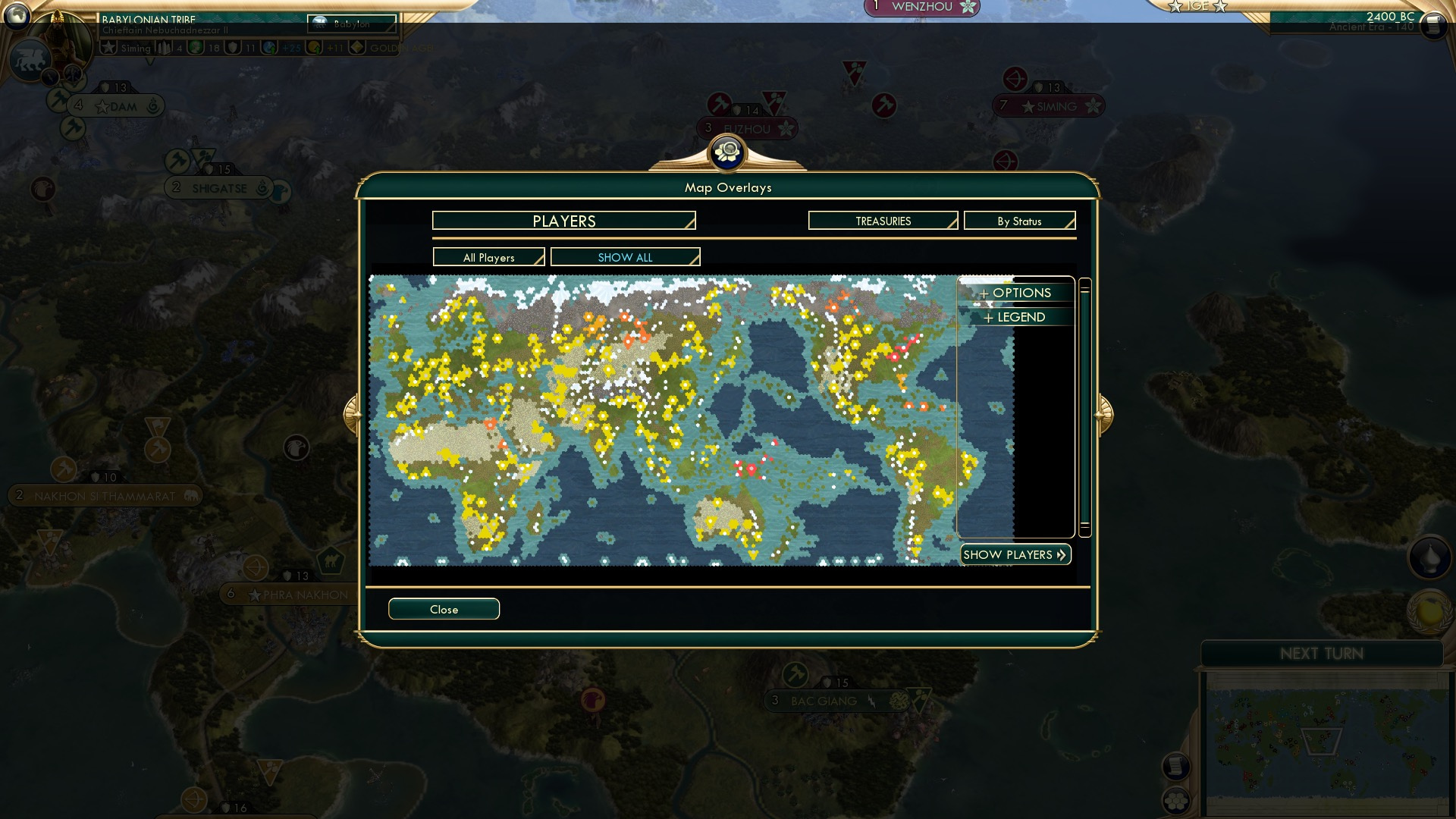The image size is (1456, 819).
Task: Click the SHOW PLAYERS button
Action: click(x=1015, y=554)
